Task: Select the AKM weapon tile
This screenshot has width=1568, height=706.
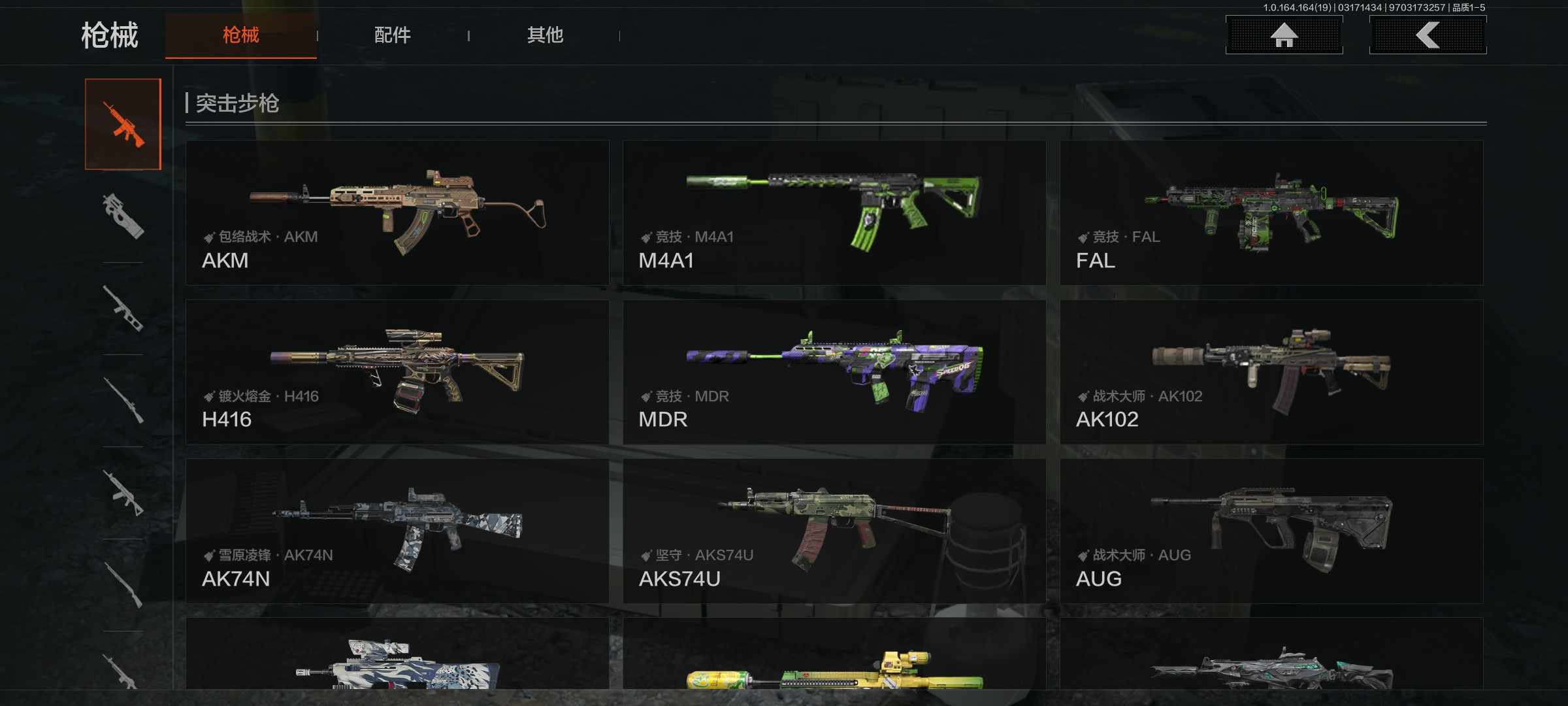Action: point(397,212)
